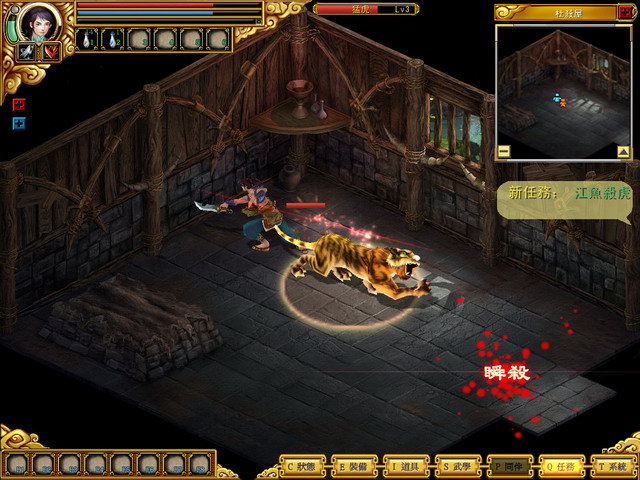This screenshot has height=480, width=640.
Task: Click the red plus icon below the portrait frame
Action: tap(18, 104)
